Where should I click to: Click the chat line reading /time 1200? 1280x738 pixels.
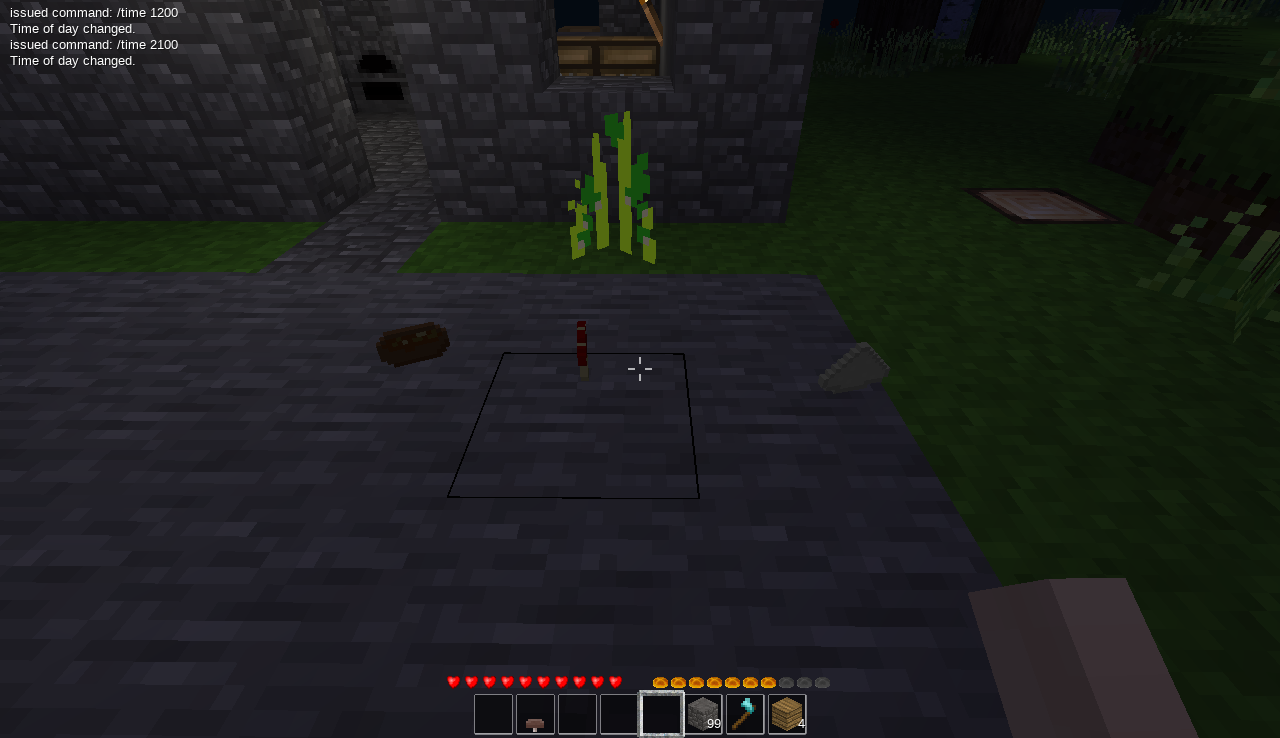pyautogui.click(x=94, y=12)
